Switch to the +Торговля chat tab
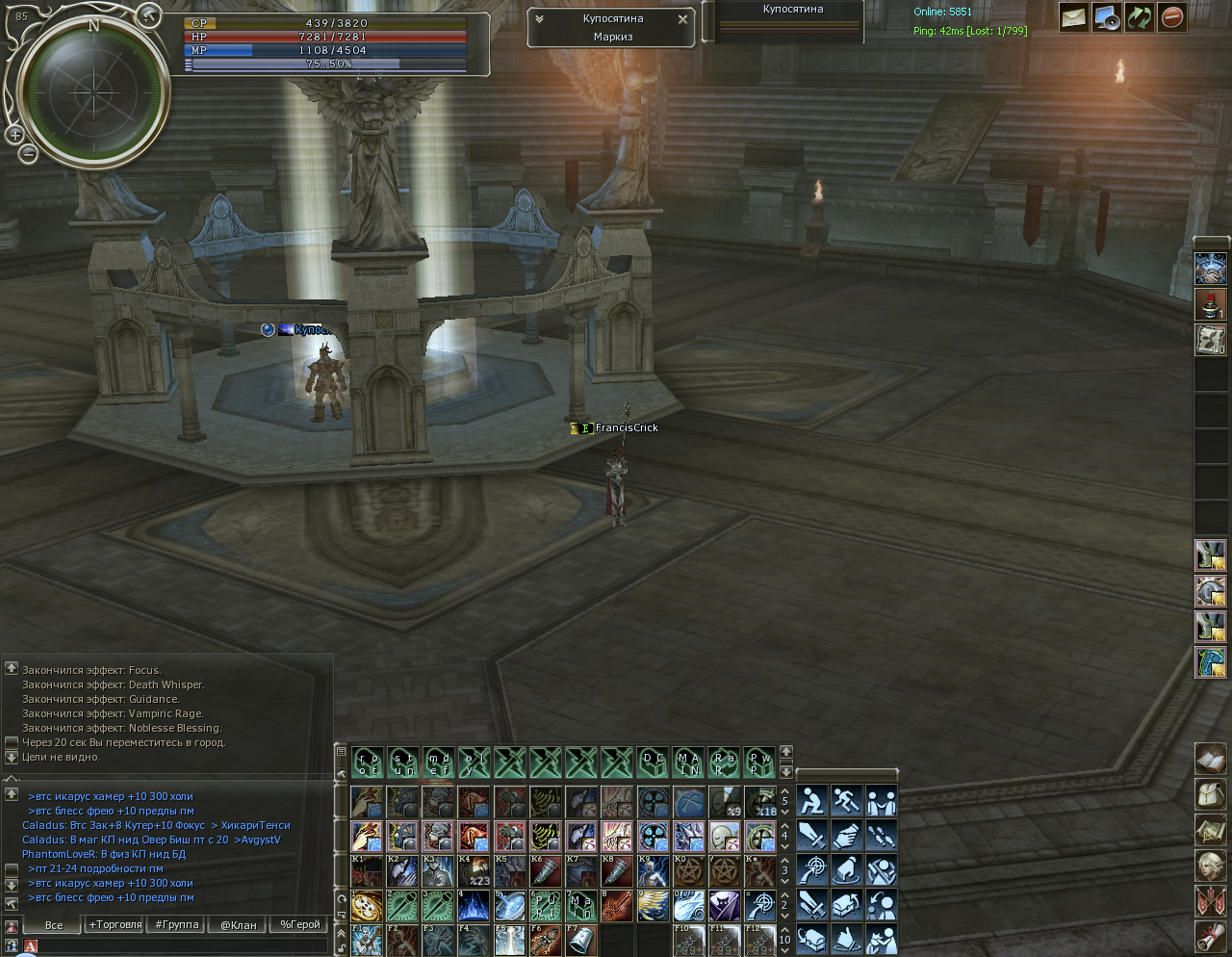Viewport: 1232px width, 957px height. coord(115,924)
